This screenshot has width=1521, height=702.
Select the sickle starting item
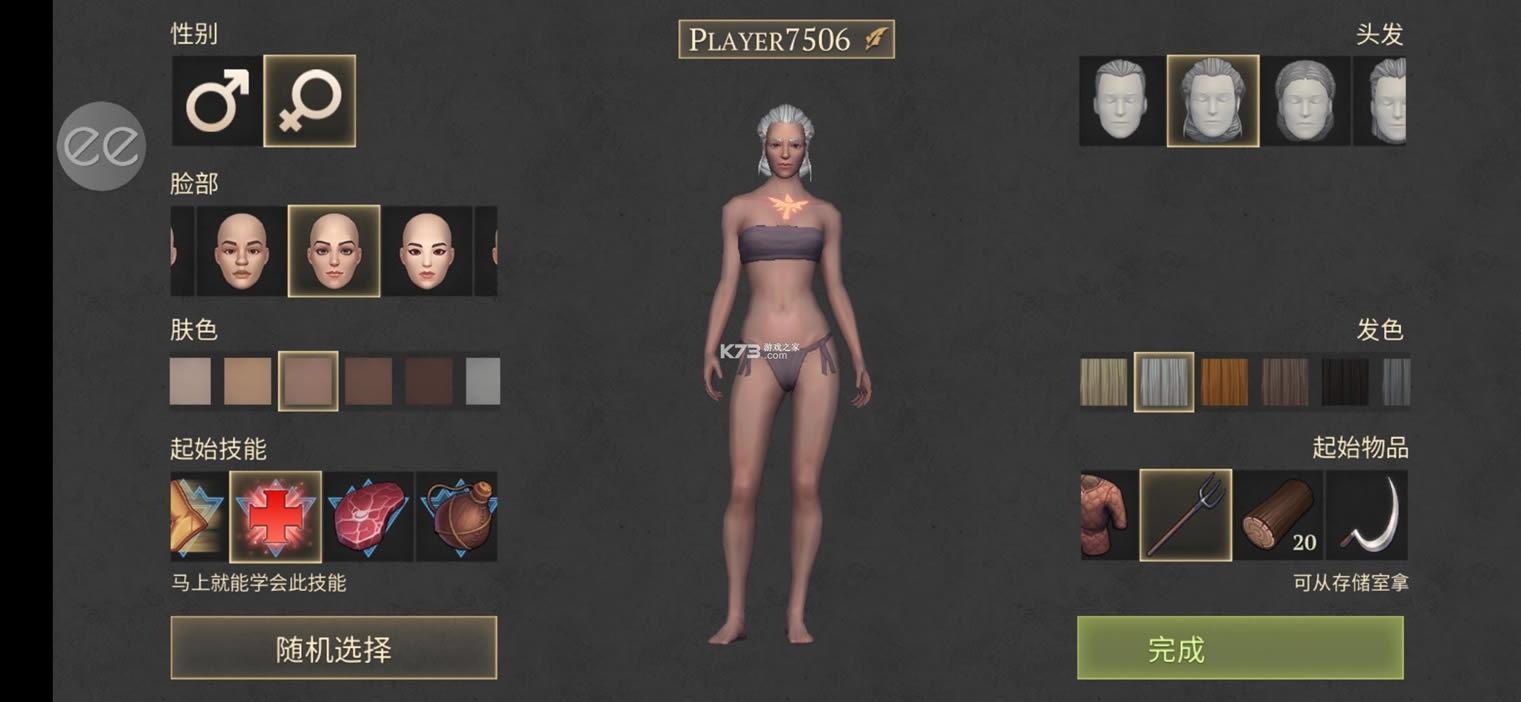tap(1367, 515)
